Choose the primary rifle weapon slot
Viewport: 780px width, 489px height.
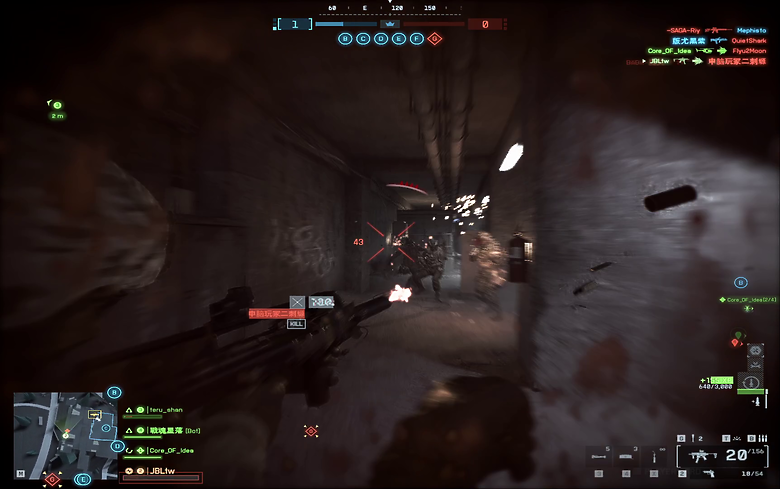(x=699, y=455)
